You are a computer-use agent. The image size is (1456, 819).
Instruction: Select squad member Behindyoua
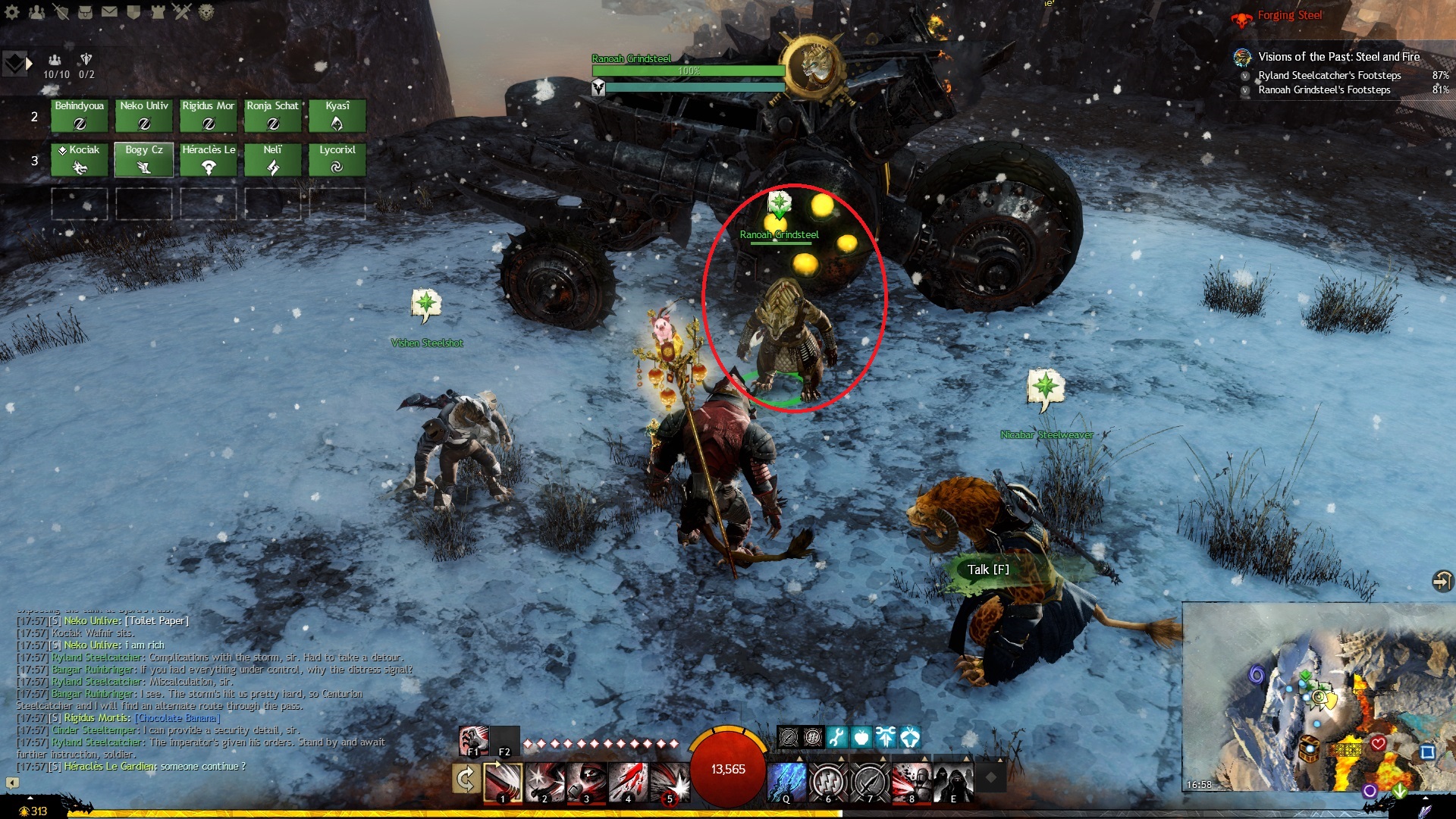(80, 116)
